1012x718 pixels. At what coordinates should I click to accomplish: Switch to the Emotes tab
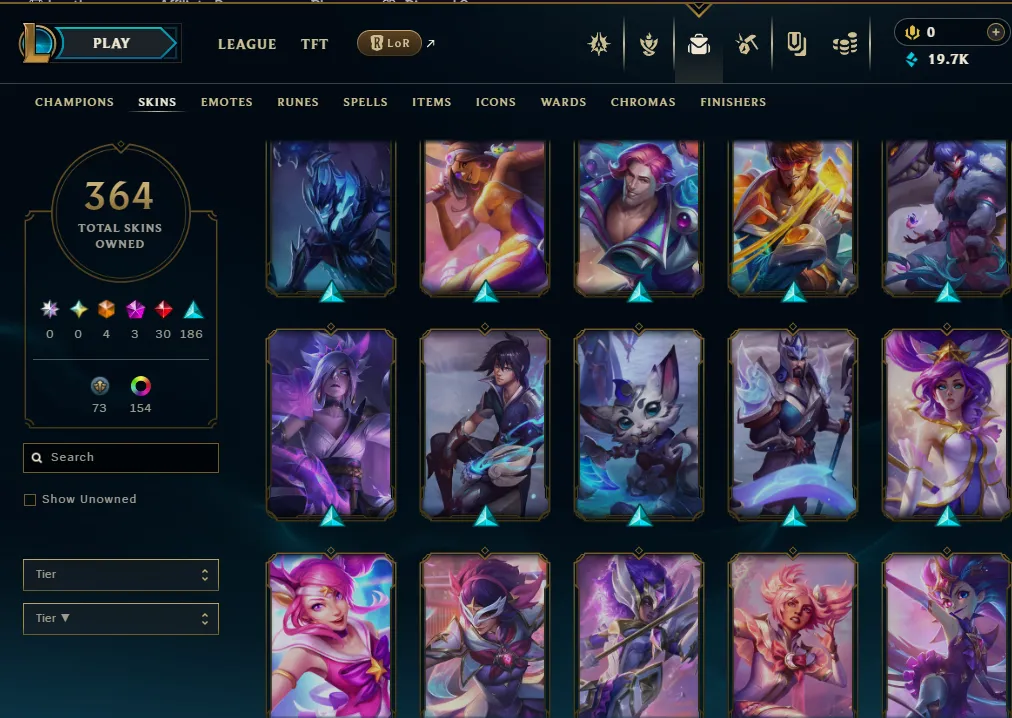tap(226, 102)
